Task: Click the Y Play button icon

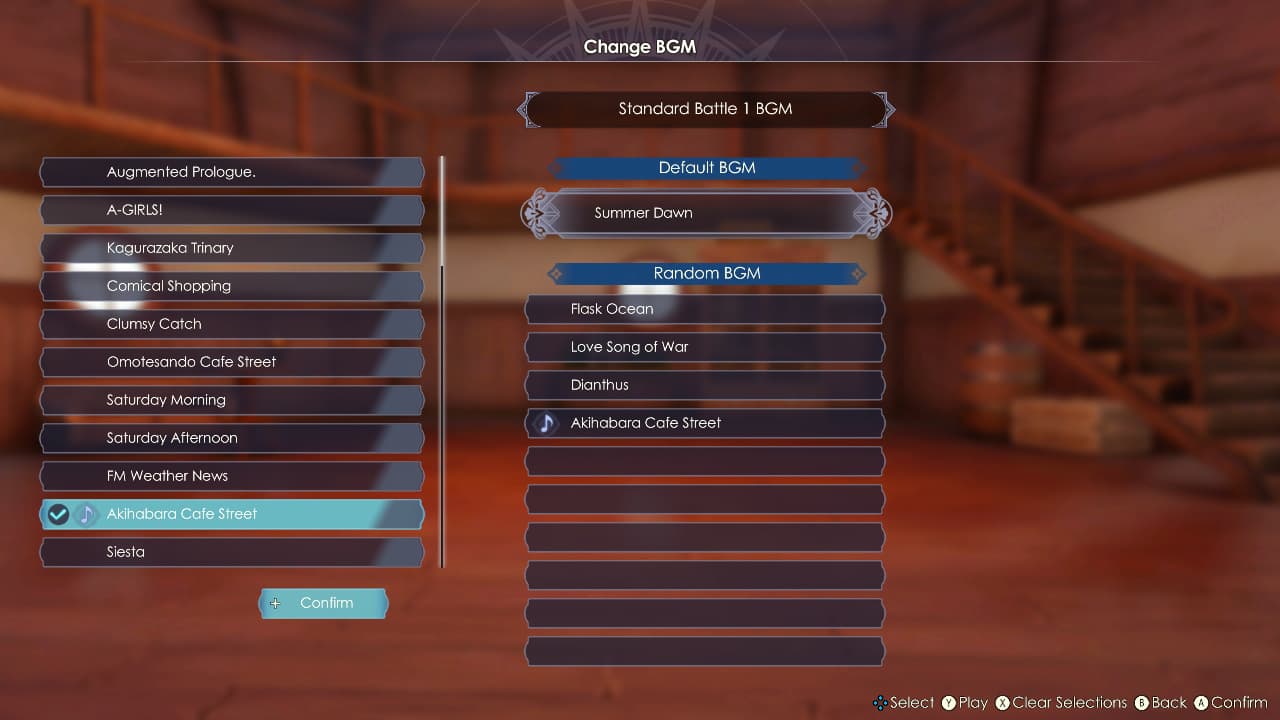Action: pos(949,703)
